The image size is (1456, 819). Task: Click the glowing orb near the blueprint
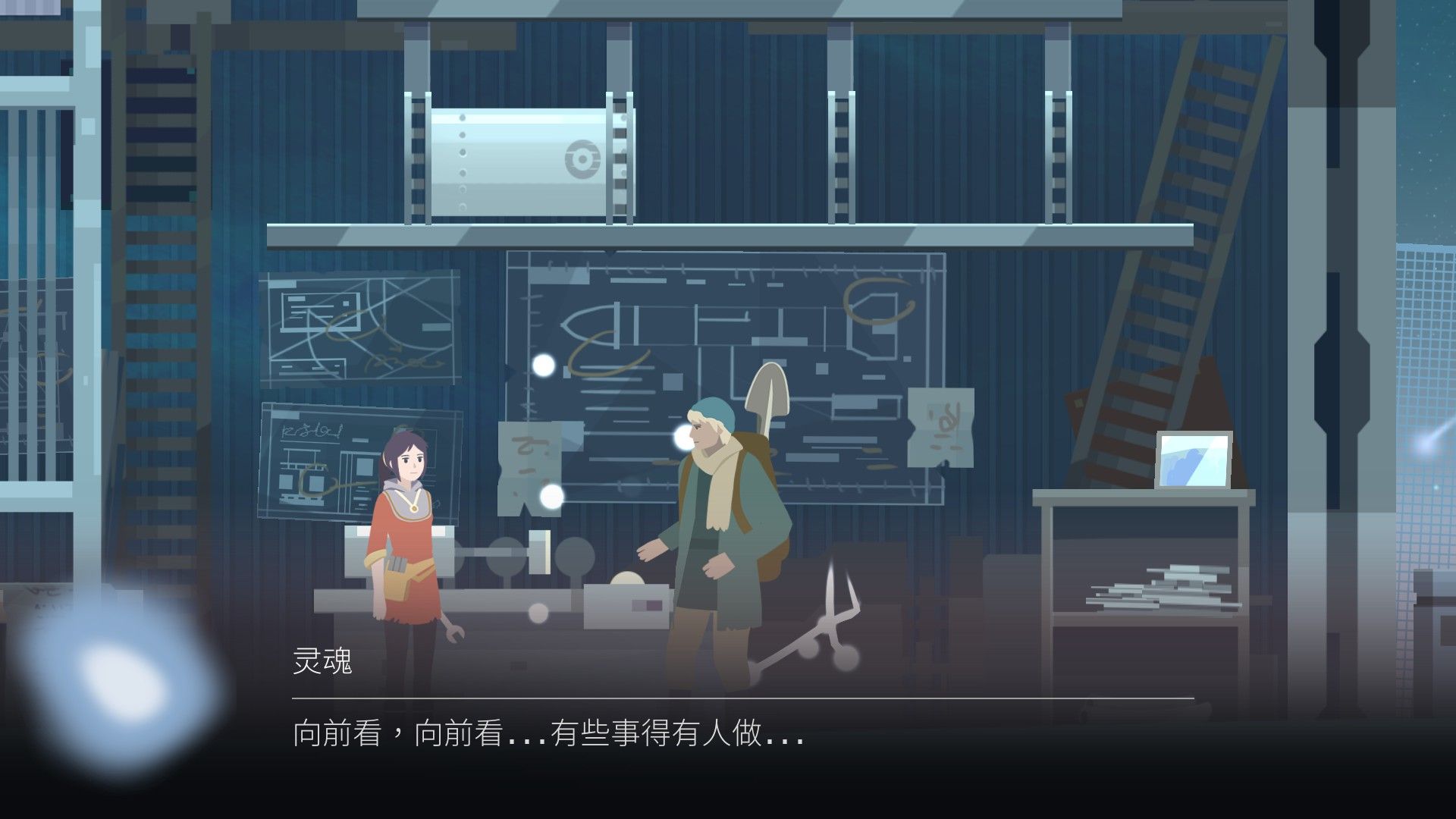pos(544,367)
